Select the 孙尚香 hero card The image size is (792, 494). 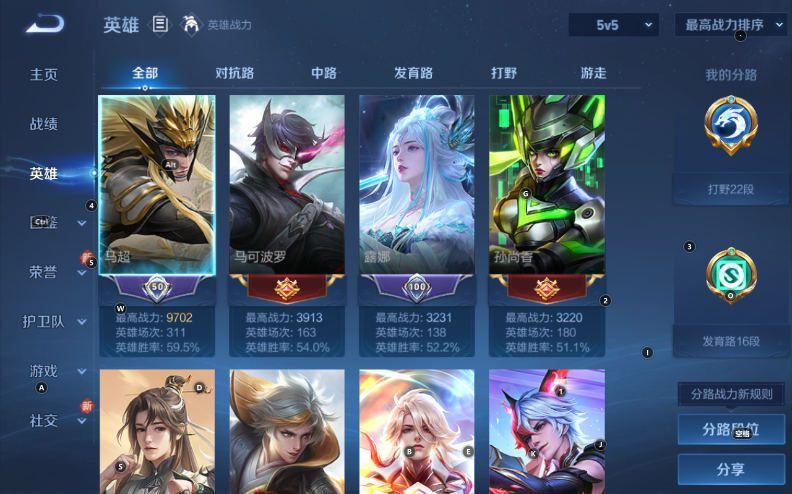pos(547,185)
